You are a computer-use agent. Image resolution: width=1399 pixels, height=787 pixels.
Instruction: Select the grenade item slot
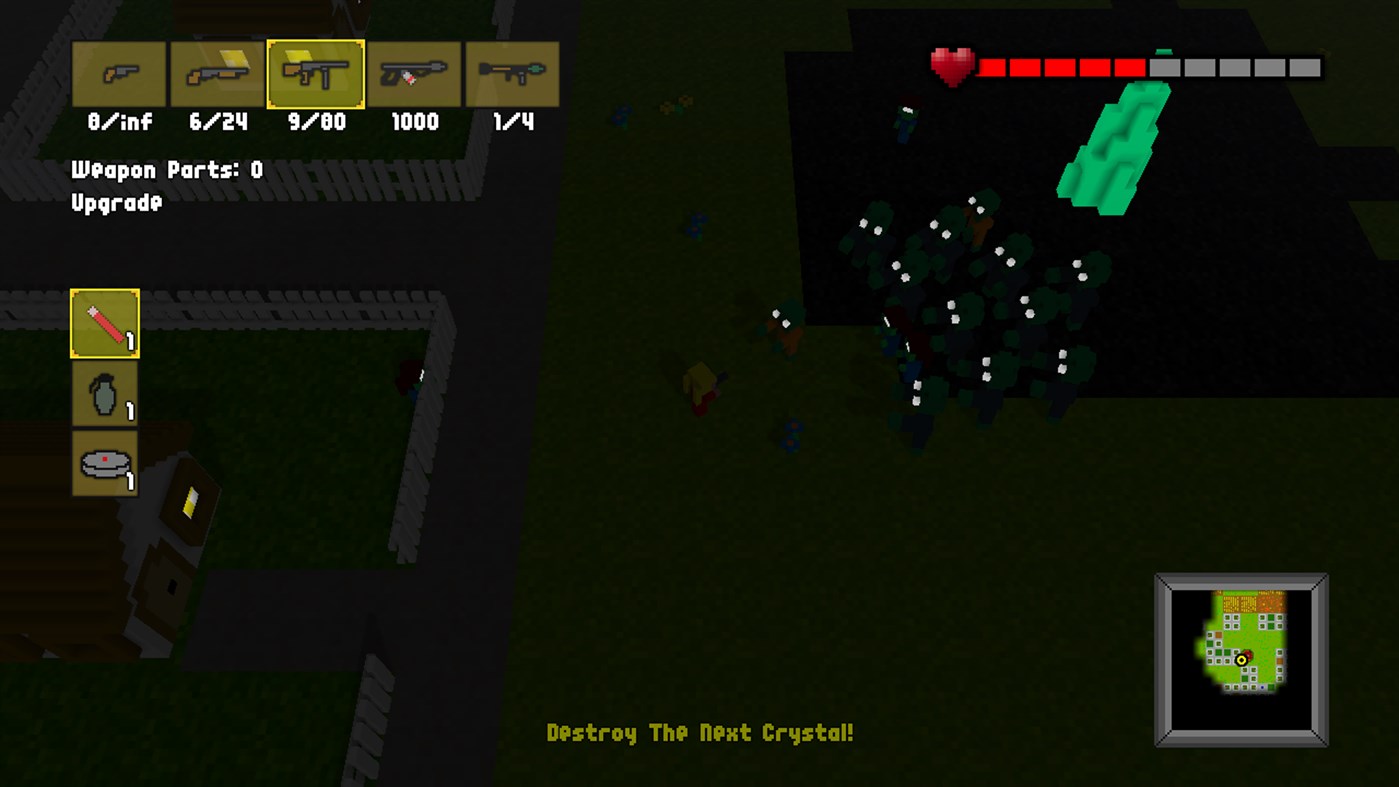tap(104, 392)
